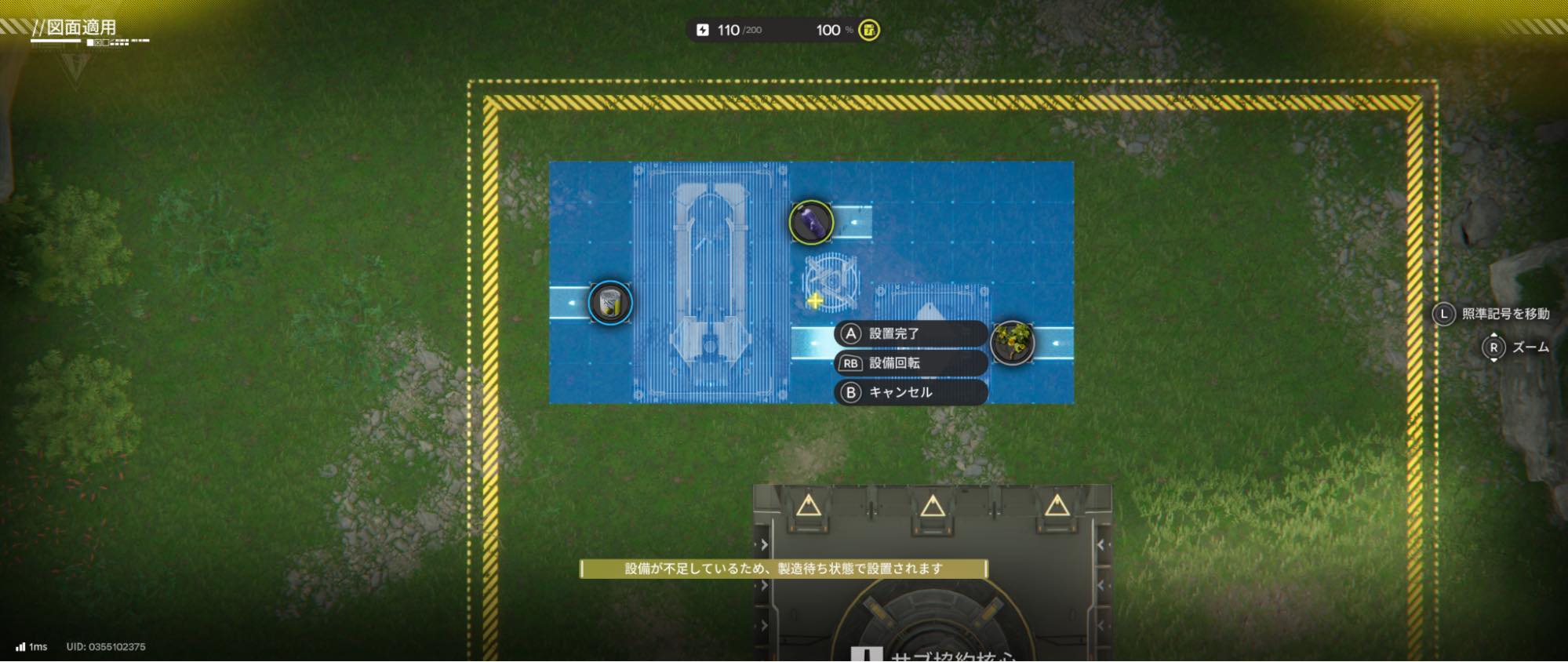Click the RB button prompt icon

click(851, 363)
